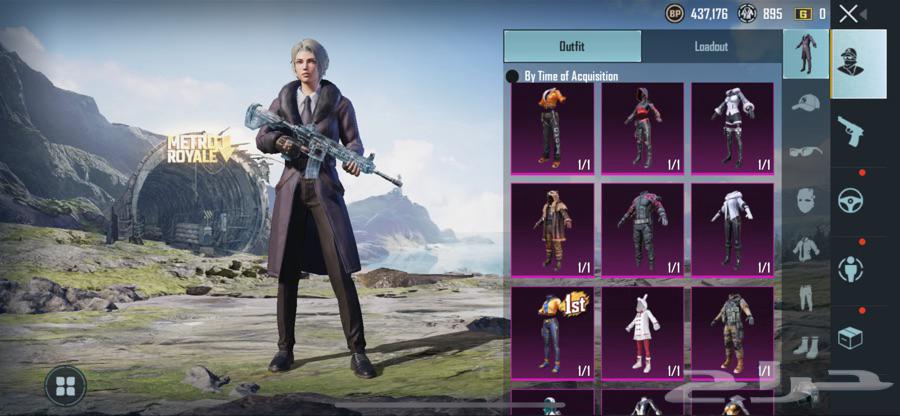This screenshot has height=416, width=900.
Task: Choose the gray and red armored suit
Action: [x=642, y=229]
